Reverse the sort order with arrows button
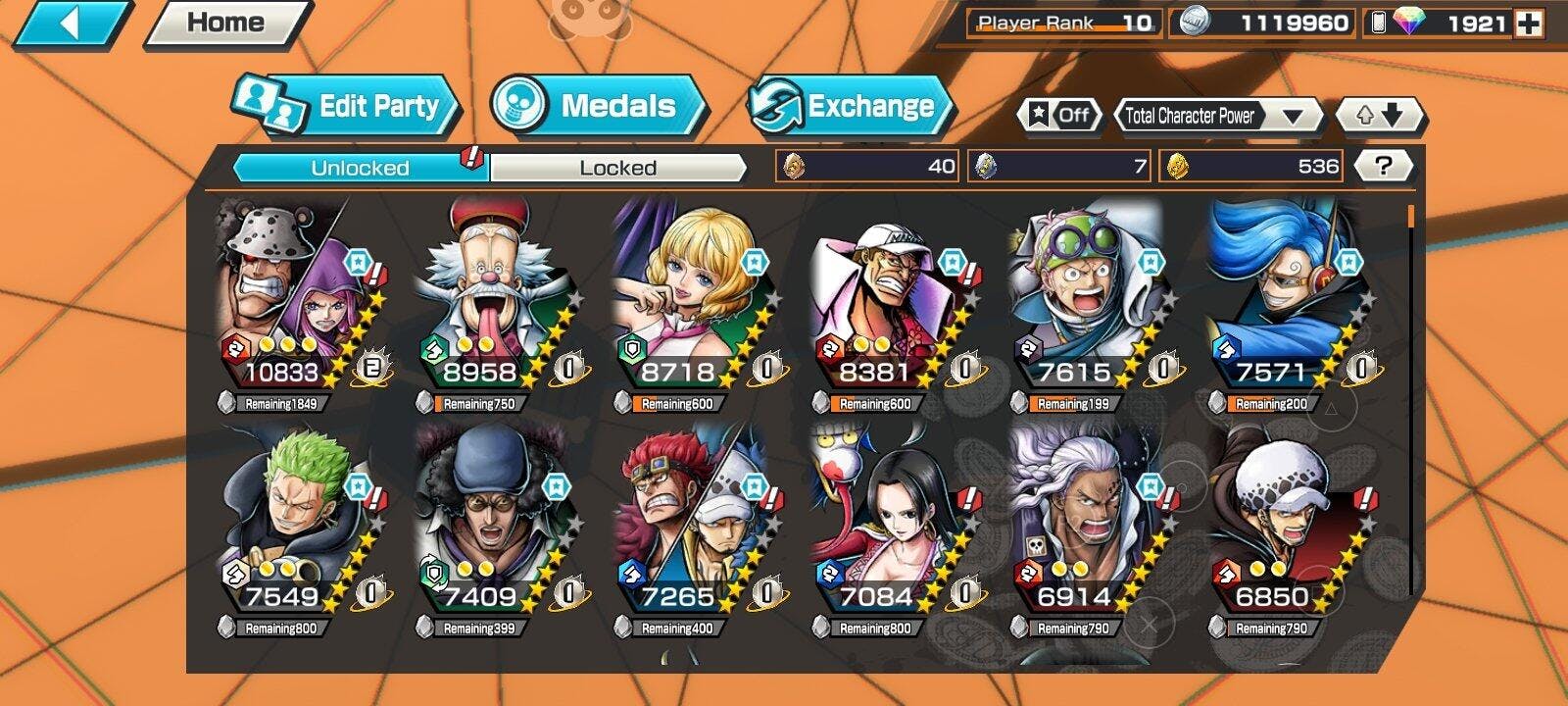This screenshot has height=706, width=1568. point(1379,116)
